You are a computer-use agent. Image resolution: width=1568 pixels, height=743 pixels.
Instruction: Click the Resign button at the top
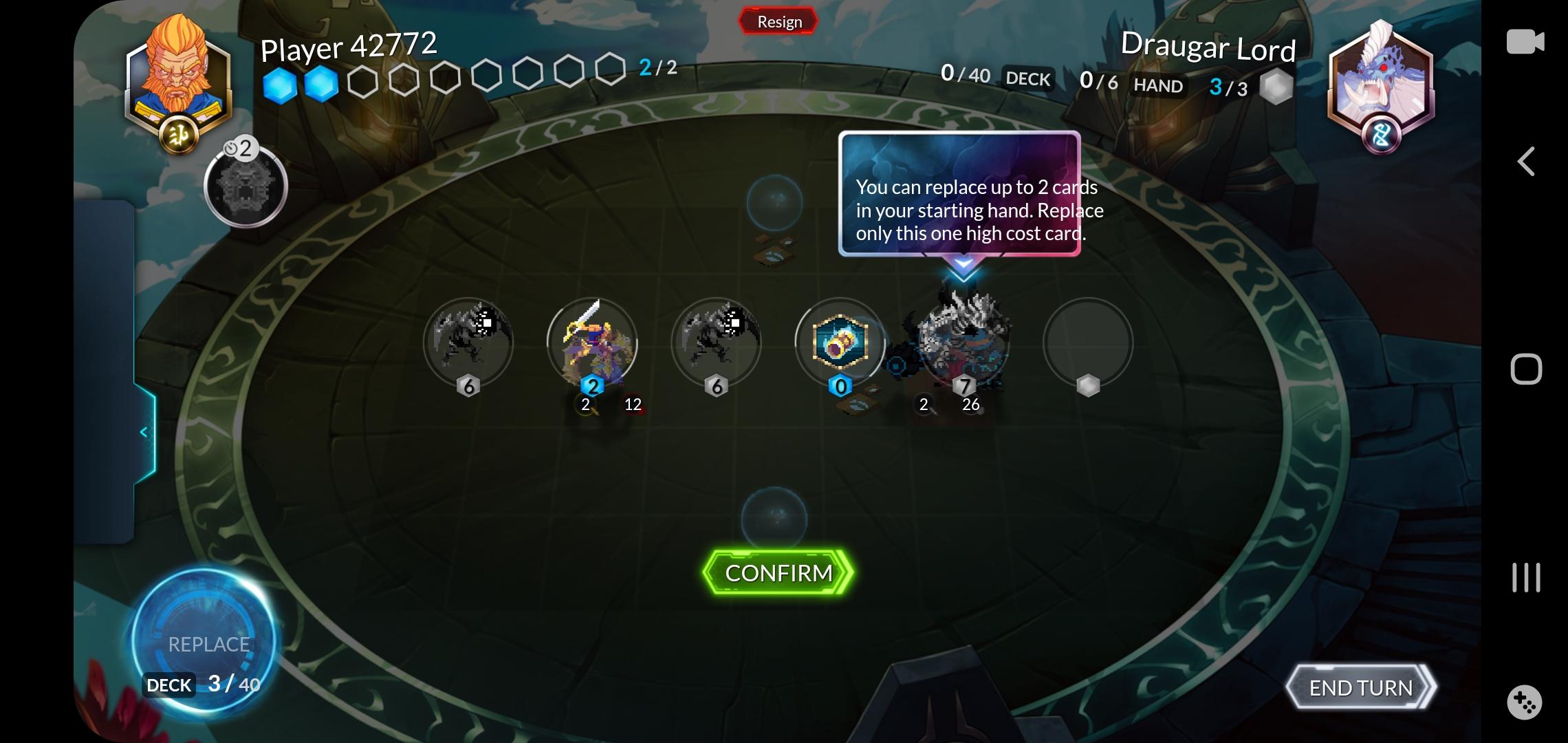(778, 21)
